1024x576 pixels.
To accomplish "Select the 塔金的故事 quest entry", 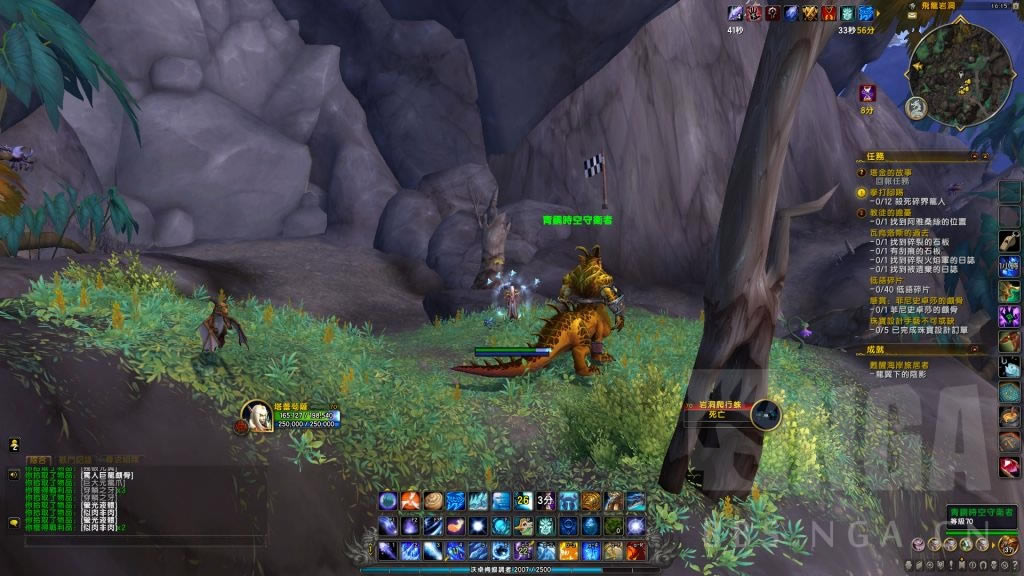I will [897, 173].
